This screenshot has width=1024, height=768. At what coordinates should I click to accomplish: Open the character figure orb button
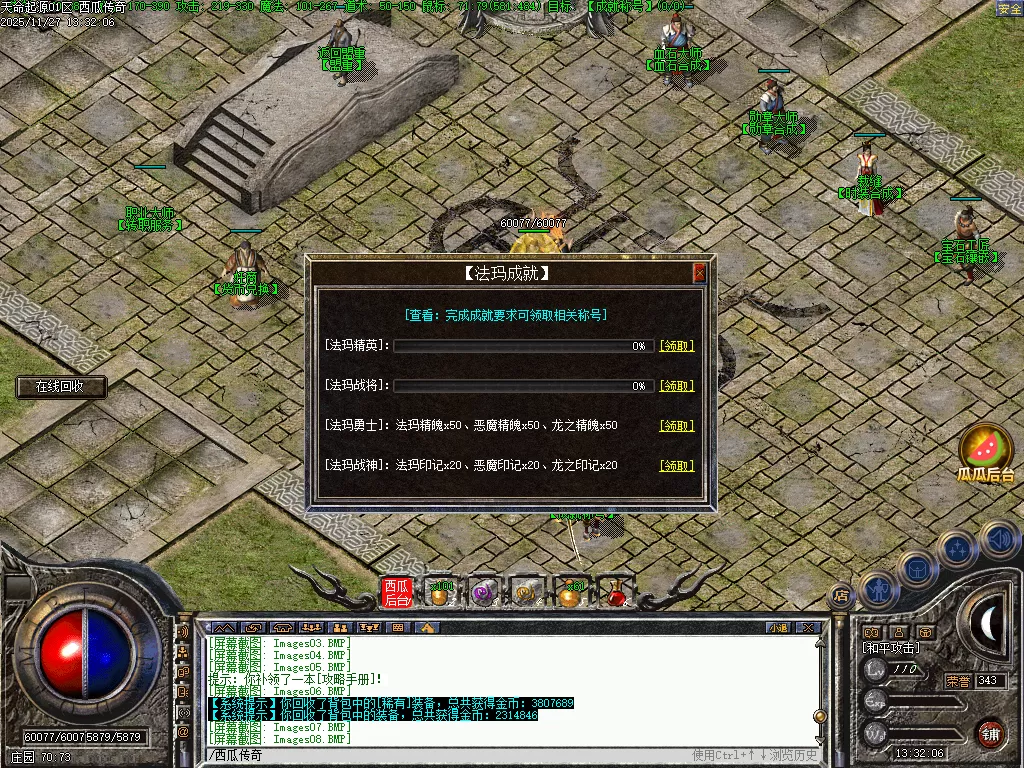[x=877, y=590]
